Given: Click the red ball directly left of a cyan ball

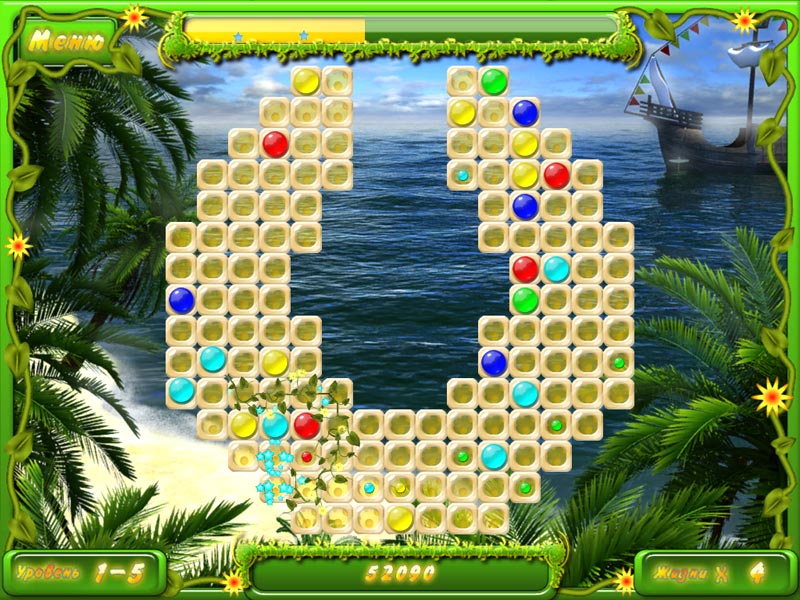Looking at the screenshot, I should [525, 268].
